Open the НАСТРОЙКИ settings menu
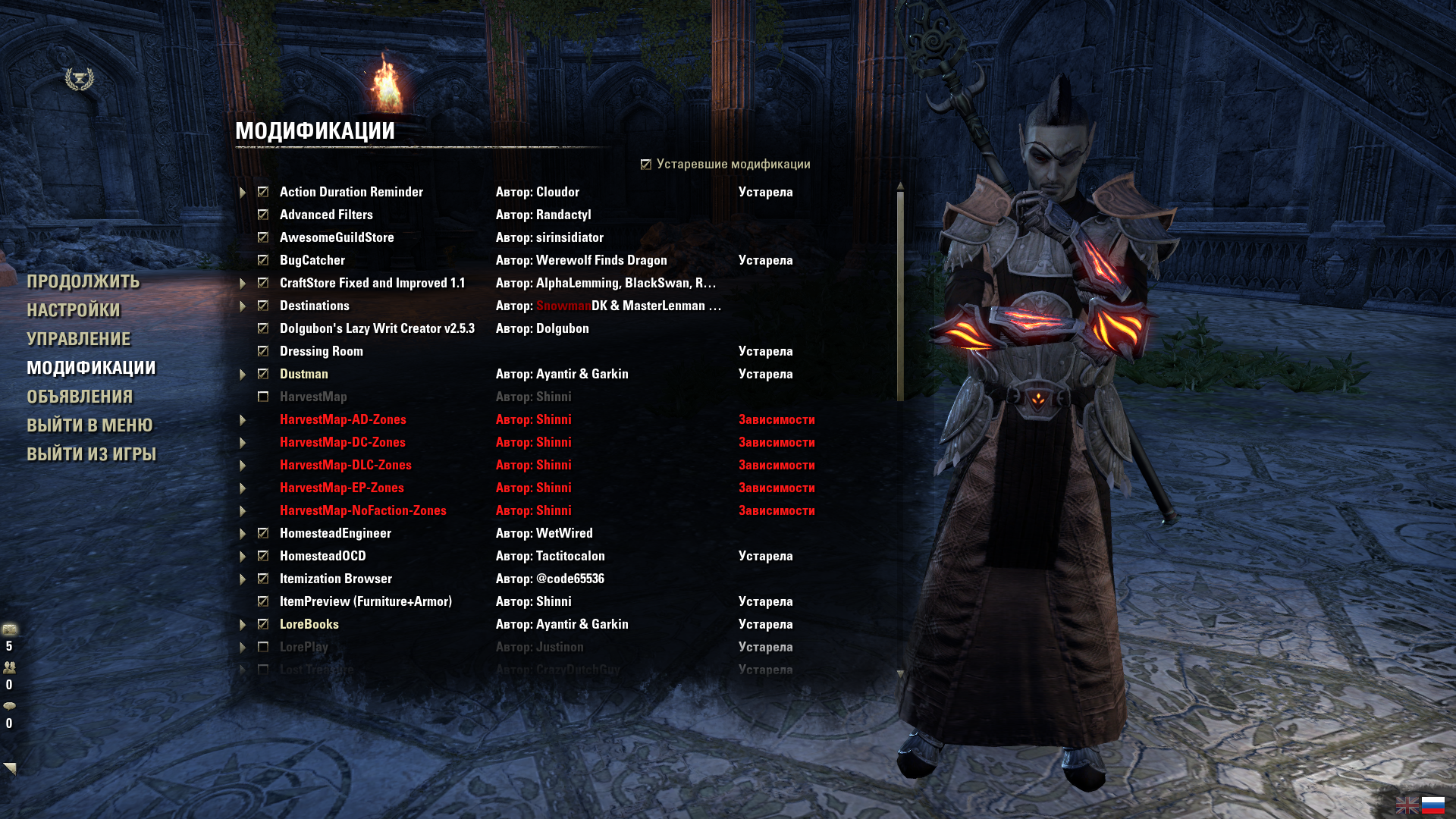The image size is (1456, 819). pos(74,311)
